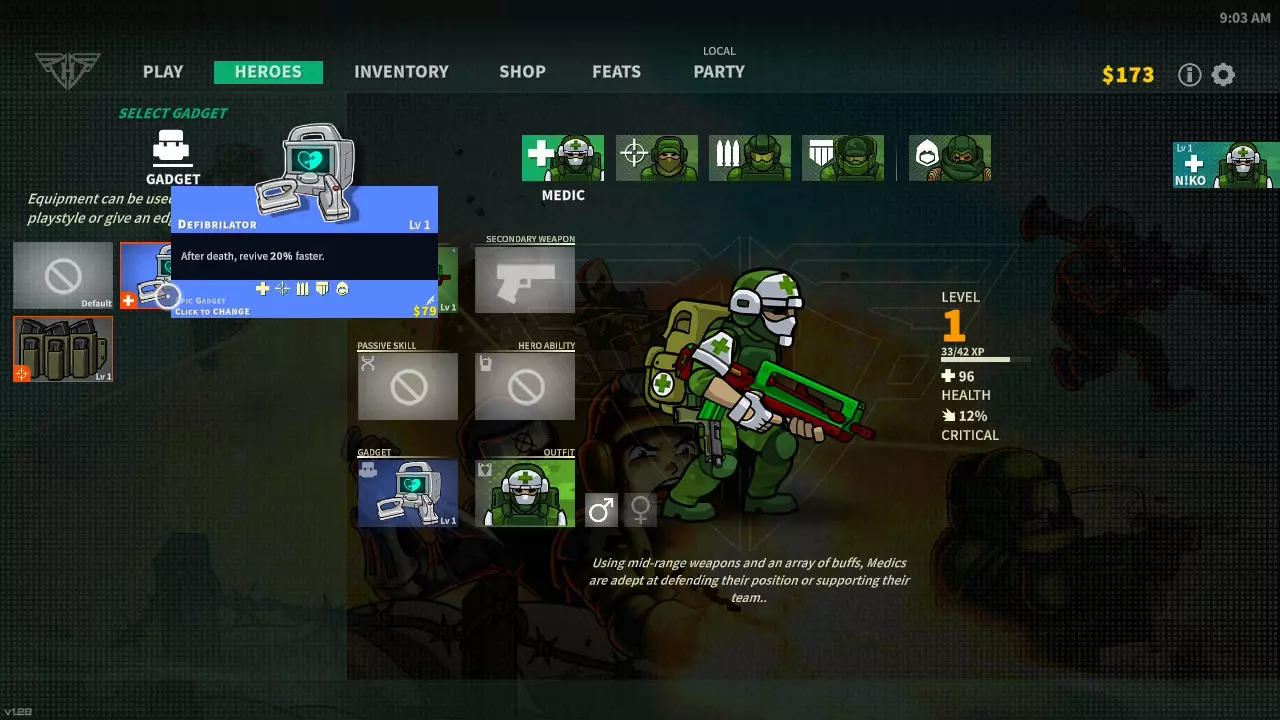This screenshot has height=720, width=1280.
Task: Show game info via the info icon
Action: [x=1189, y=75]
